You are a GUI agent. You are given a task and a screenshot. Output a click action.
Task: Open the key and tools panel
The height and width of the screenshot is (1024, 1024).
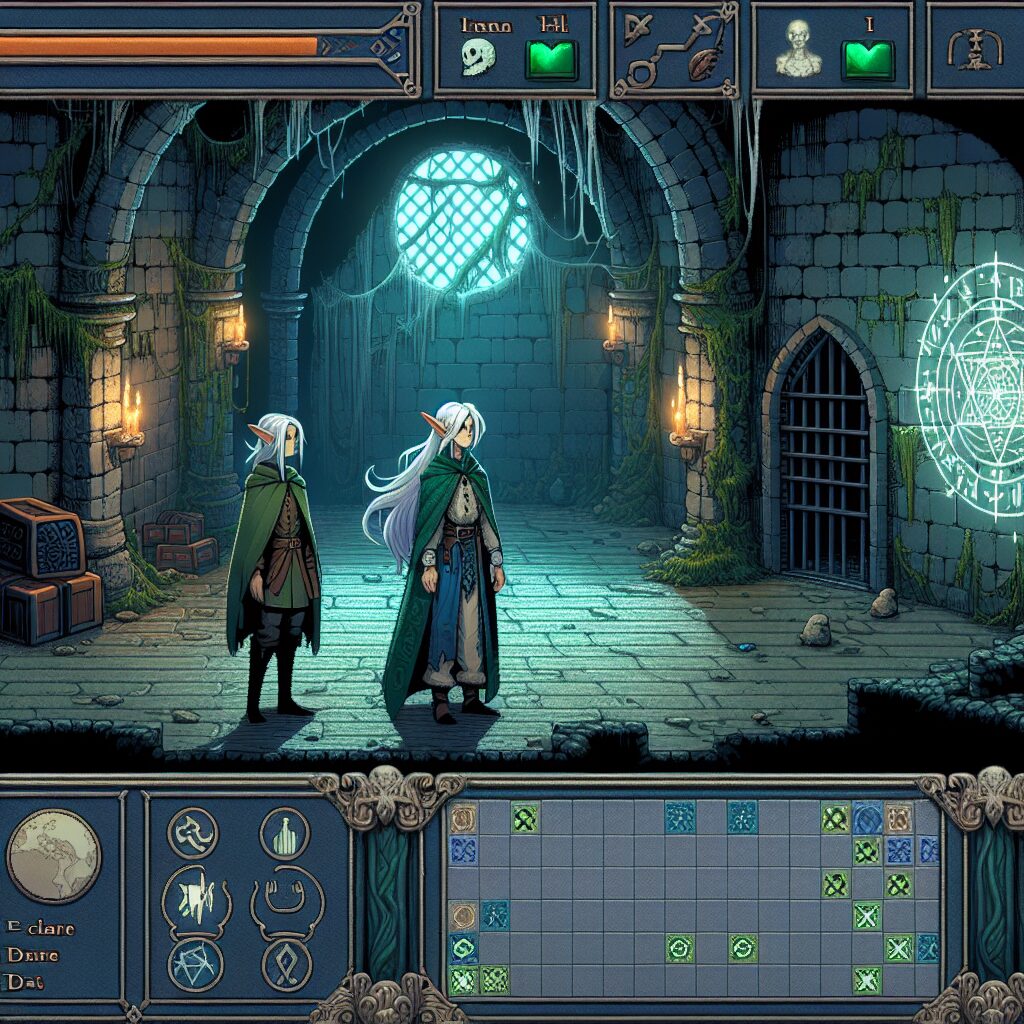[x=672, y=50]
